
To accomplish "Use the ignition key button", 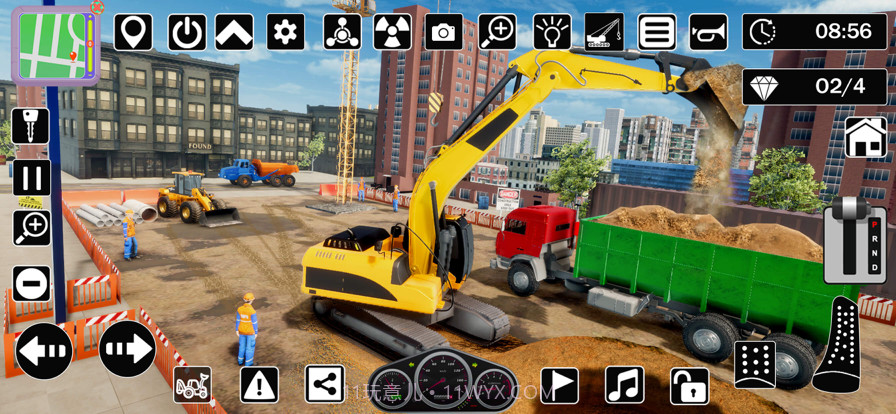I will [x=30, y=128].
